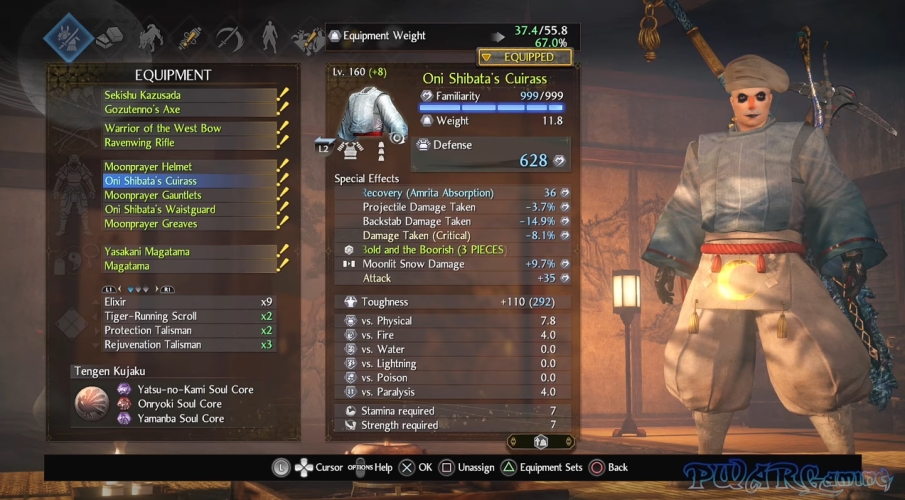Open the Tengen Kujaku guardian spirit icon
905x500 pixels.
click(x=93, y=403)
